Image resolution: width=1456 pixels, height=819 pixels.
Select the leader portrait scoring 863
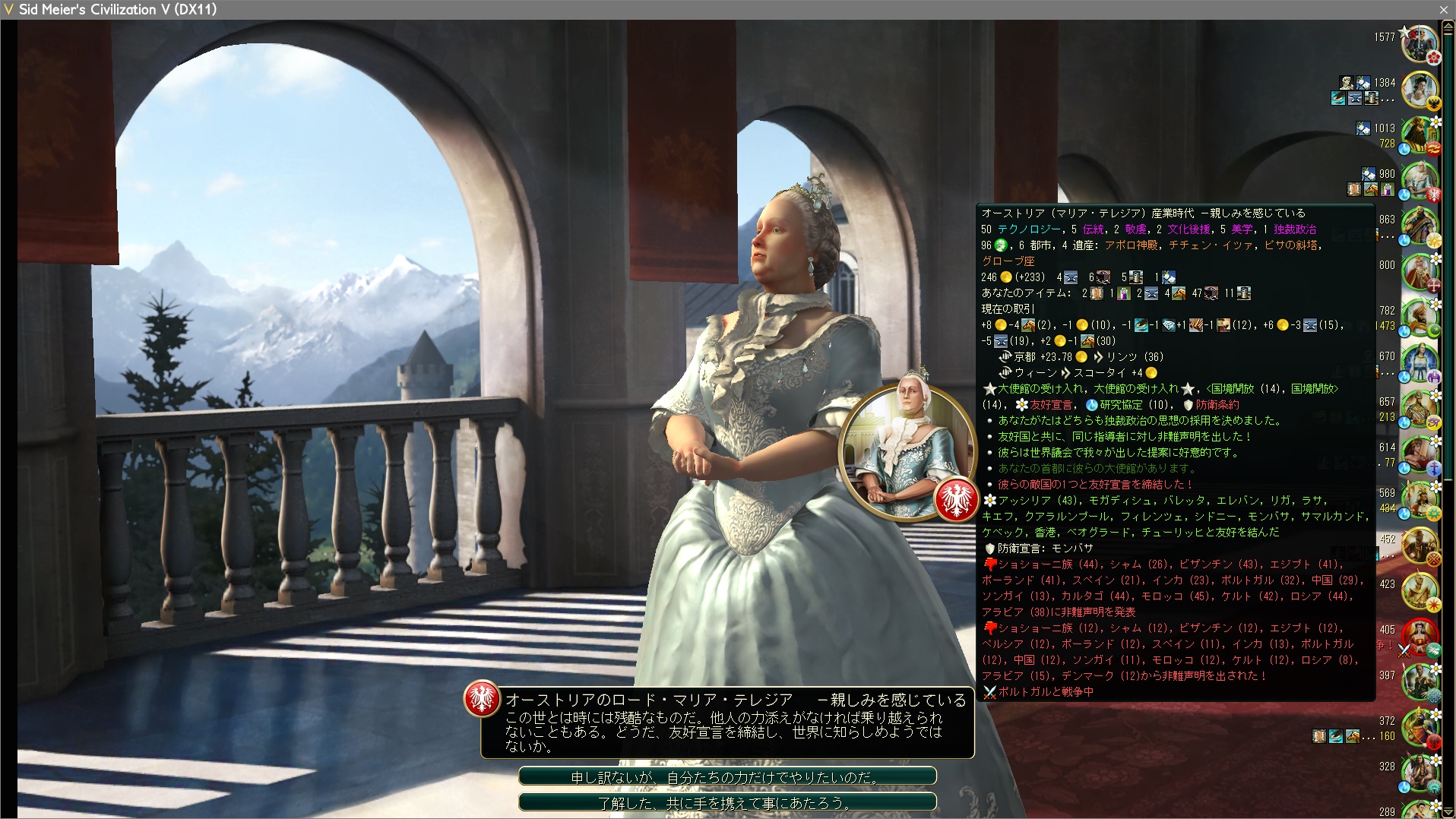[1419, 226]
